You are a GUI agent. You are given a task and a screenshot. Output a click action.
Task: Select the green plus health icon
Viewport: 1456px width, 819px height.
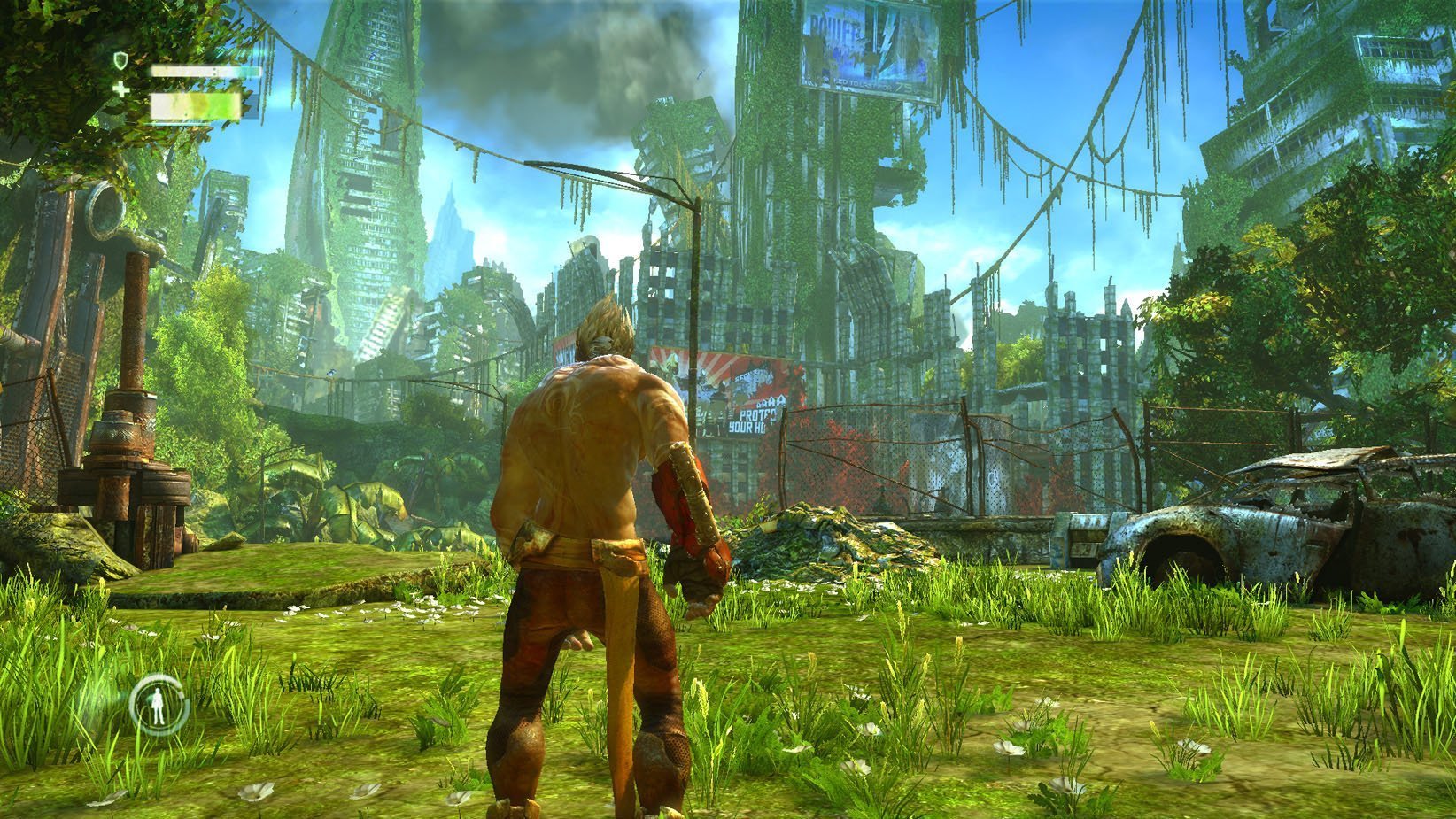[x=121, y=89]
